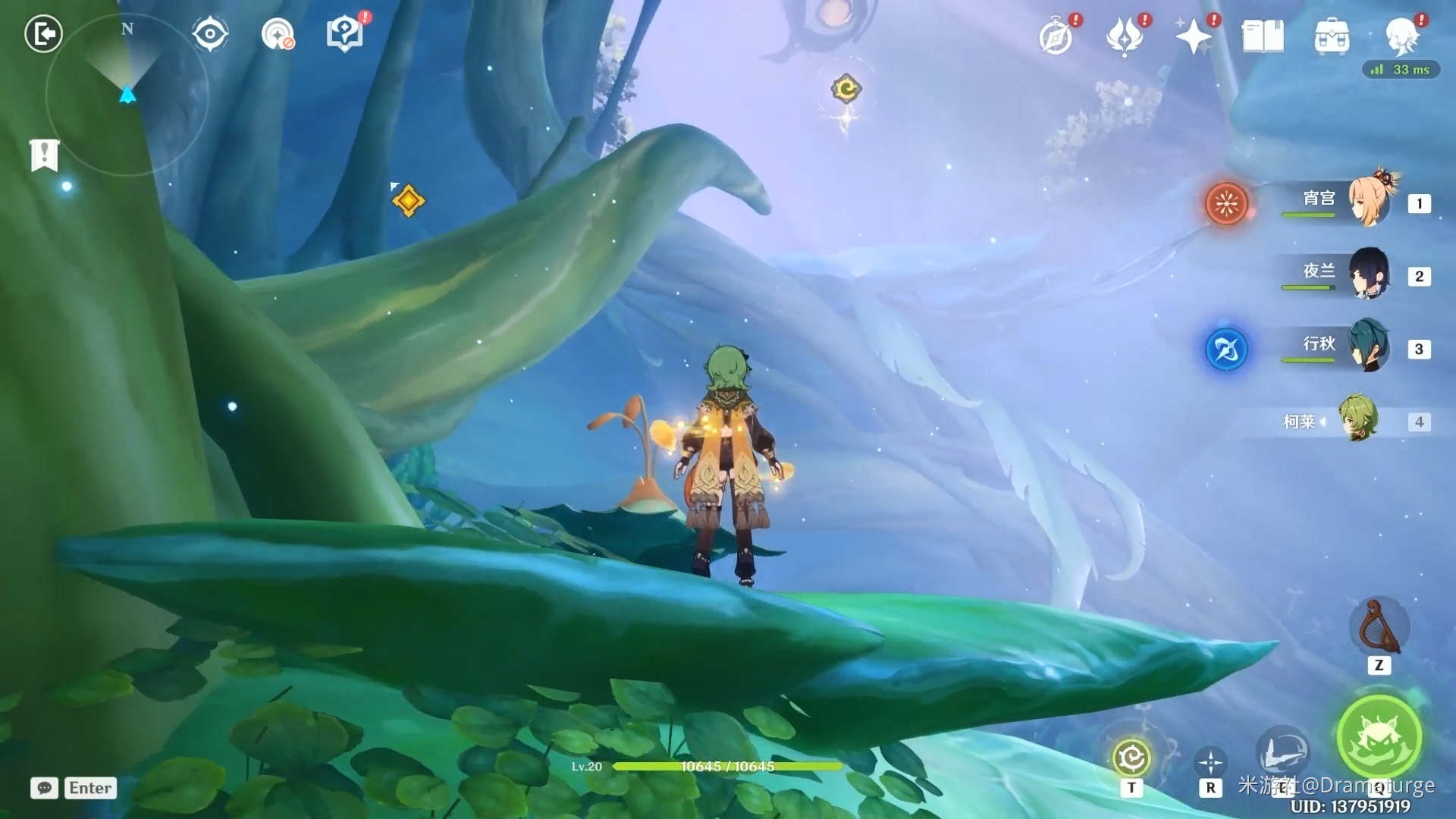Open the circular minimap
Viewport: 1456px width, 819px height.
click(x=127, y=96)
